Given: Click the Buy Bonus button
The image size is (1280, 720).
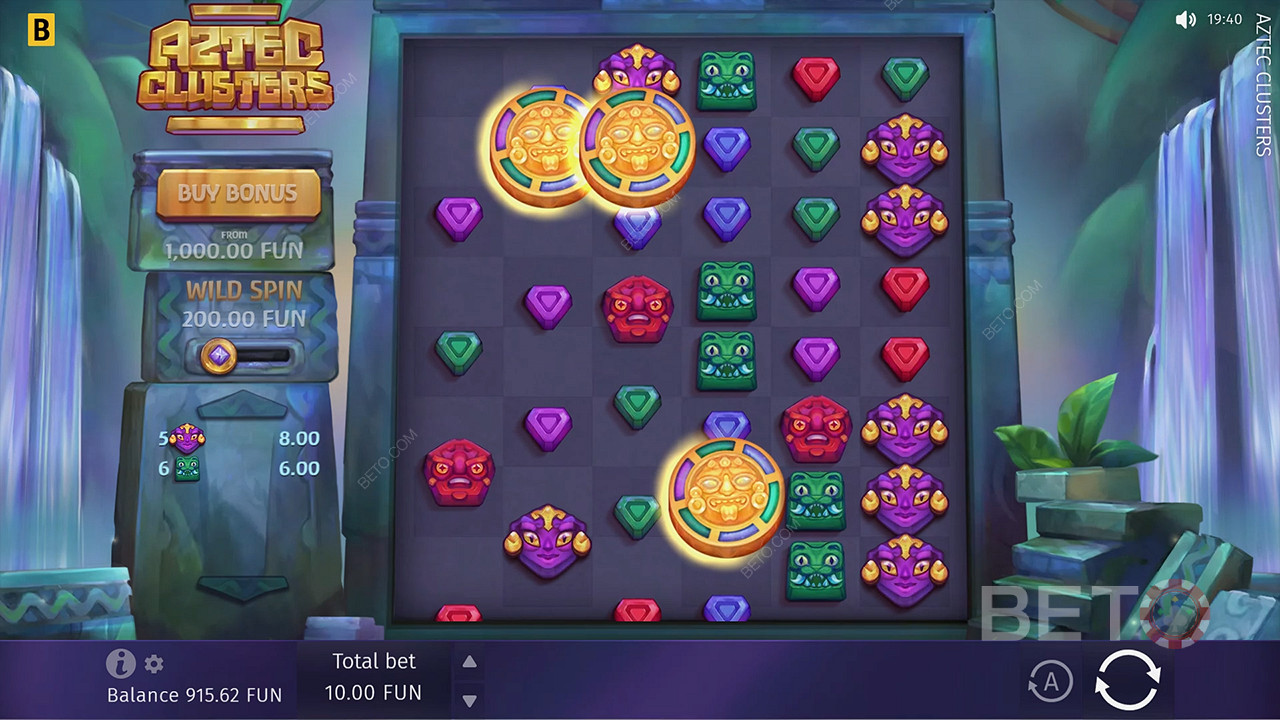Looking at the screenshot, I should pos(238,193).
